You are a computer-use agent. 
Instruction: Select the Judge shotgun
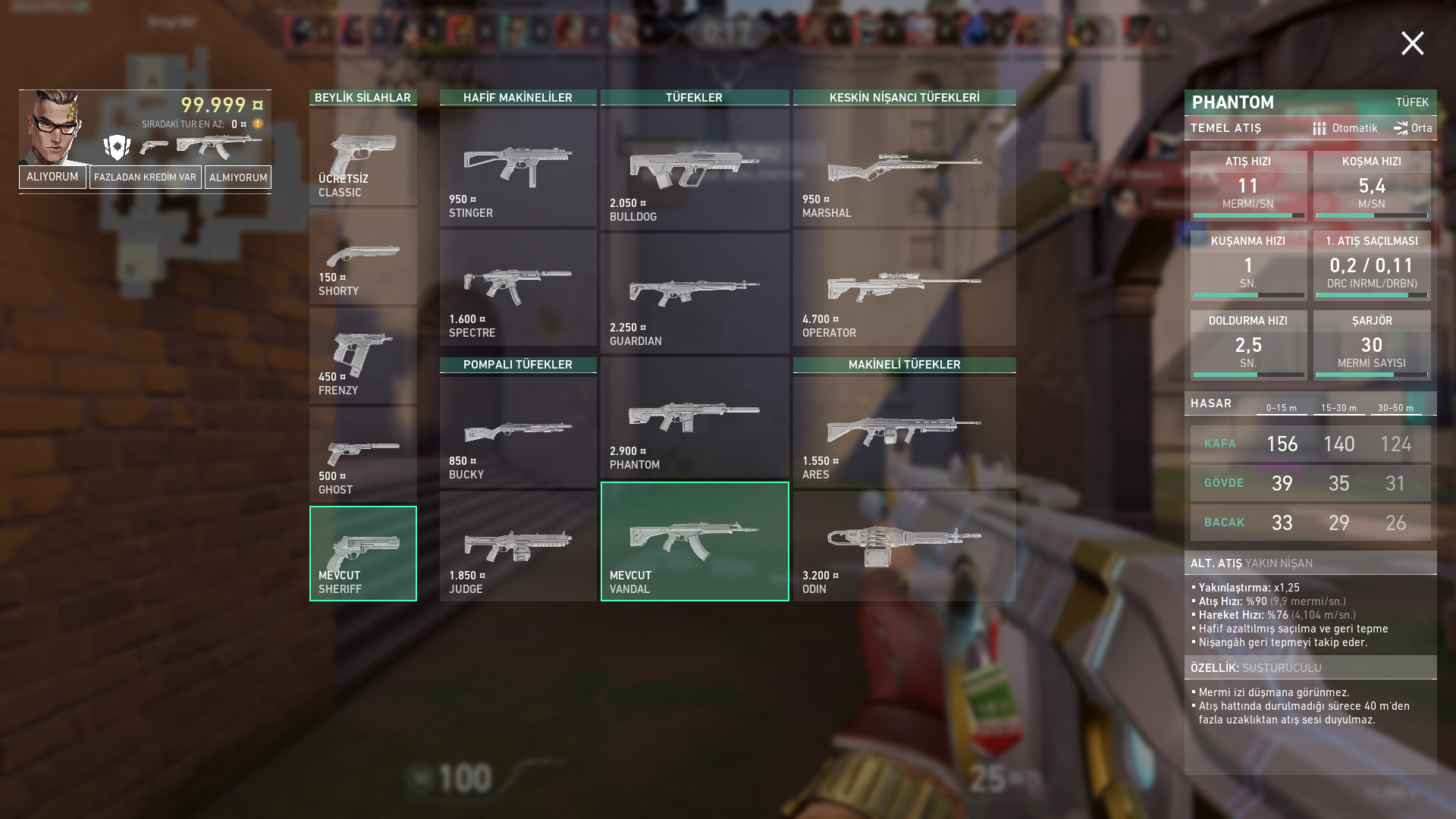pos(518,542)
